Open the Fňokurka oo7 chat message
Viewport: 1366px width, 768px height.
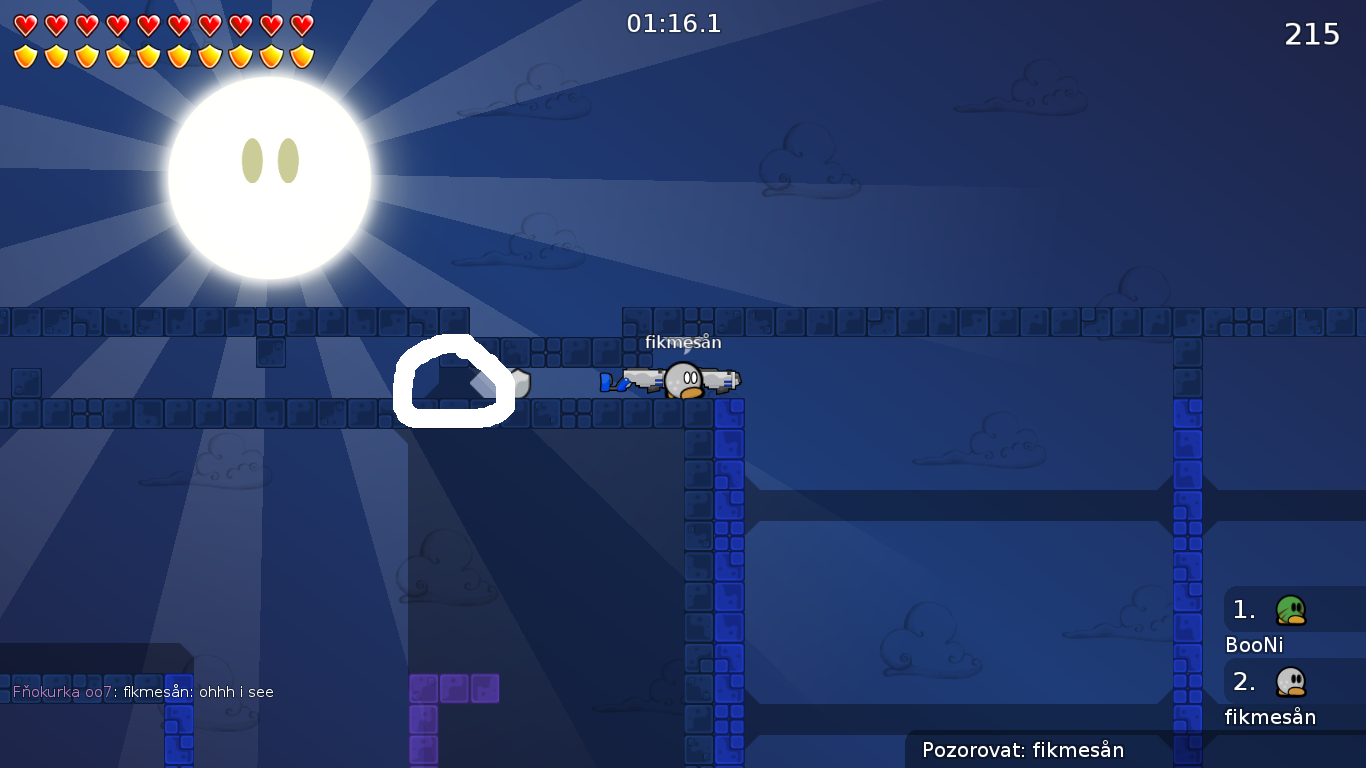click(x=143, y=691)
